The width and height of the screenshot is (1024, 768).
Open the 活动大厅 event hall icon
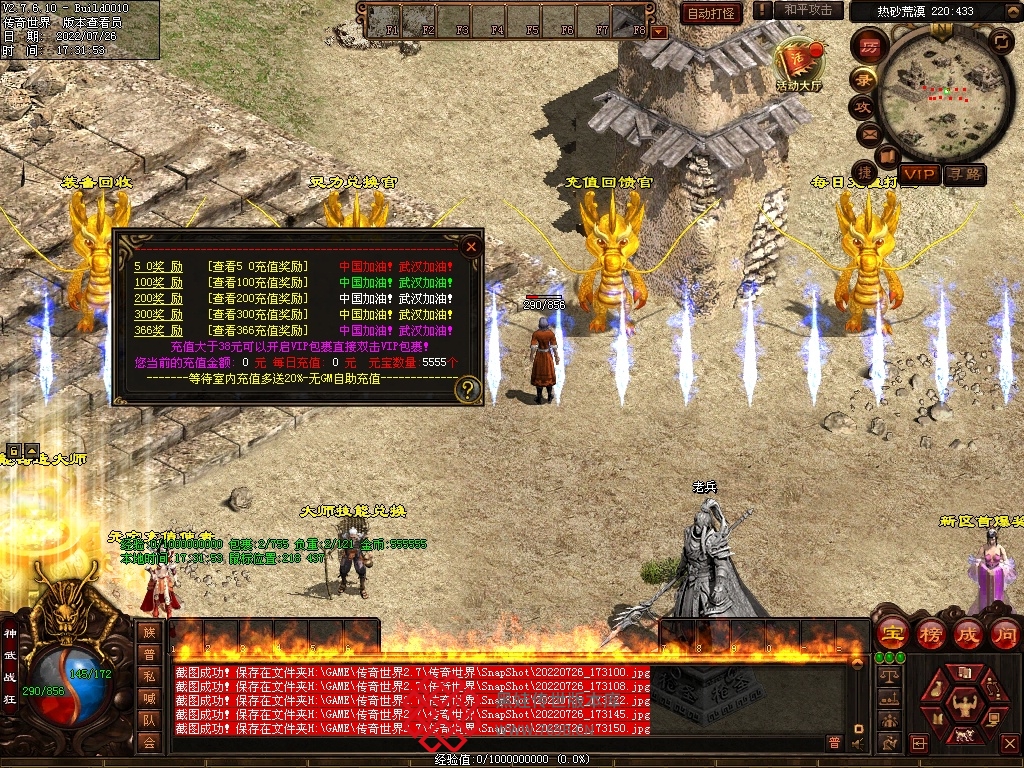[x=798, y=65]
